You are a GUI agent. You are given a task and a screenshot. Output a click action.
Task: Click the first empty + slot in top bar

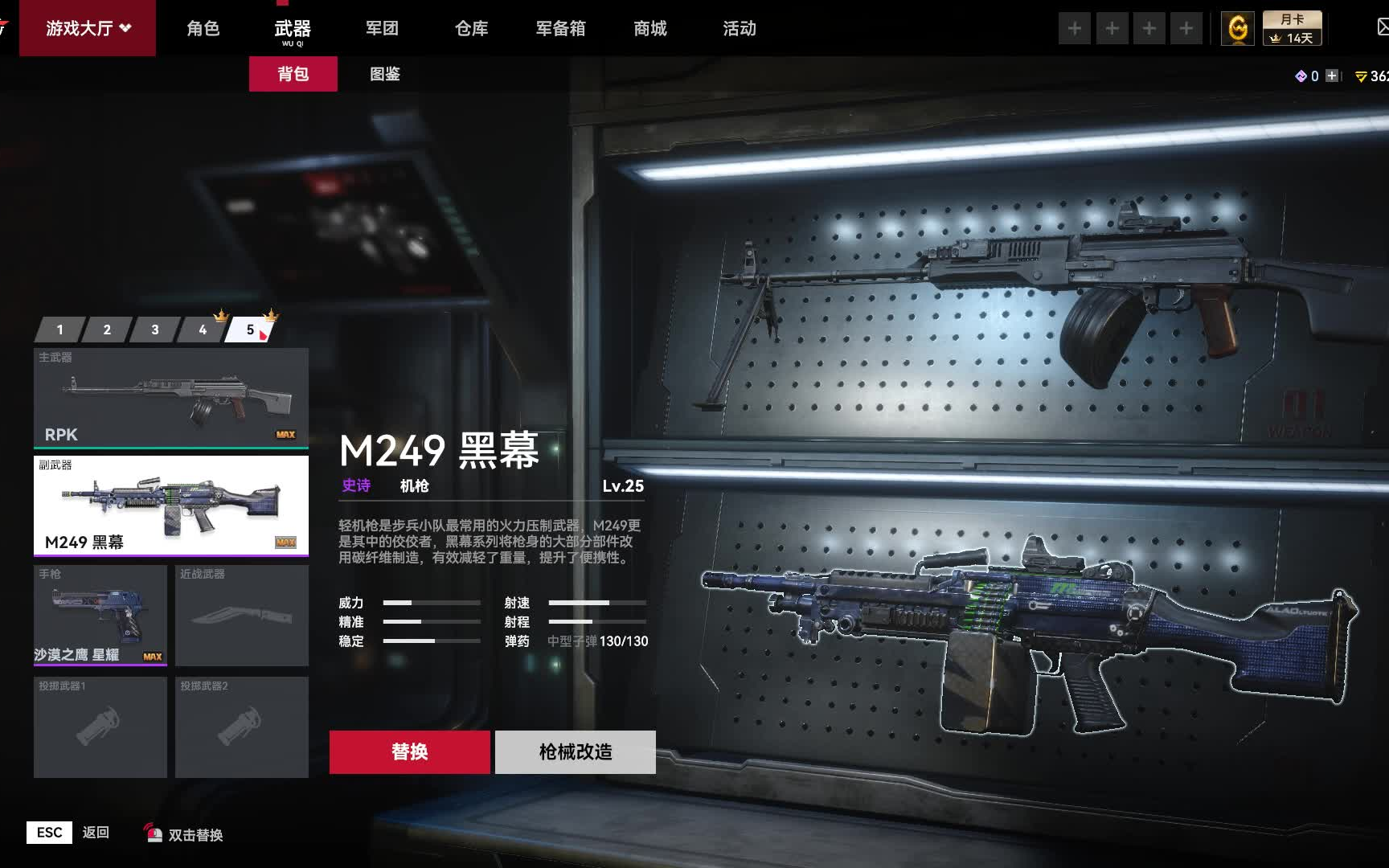[x=1075, y=27]
